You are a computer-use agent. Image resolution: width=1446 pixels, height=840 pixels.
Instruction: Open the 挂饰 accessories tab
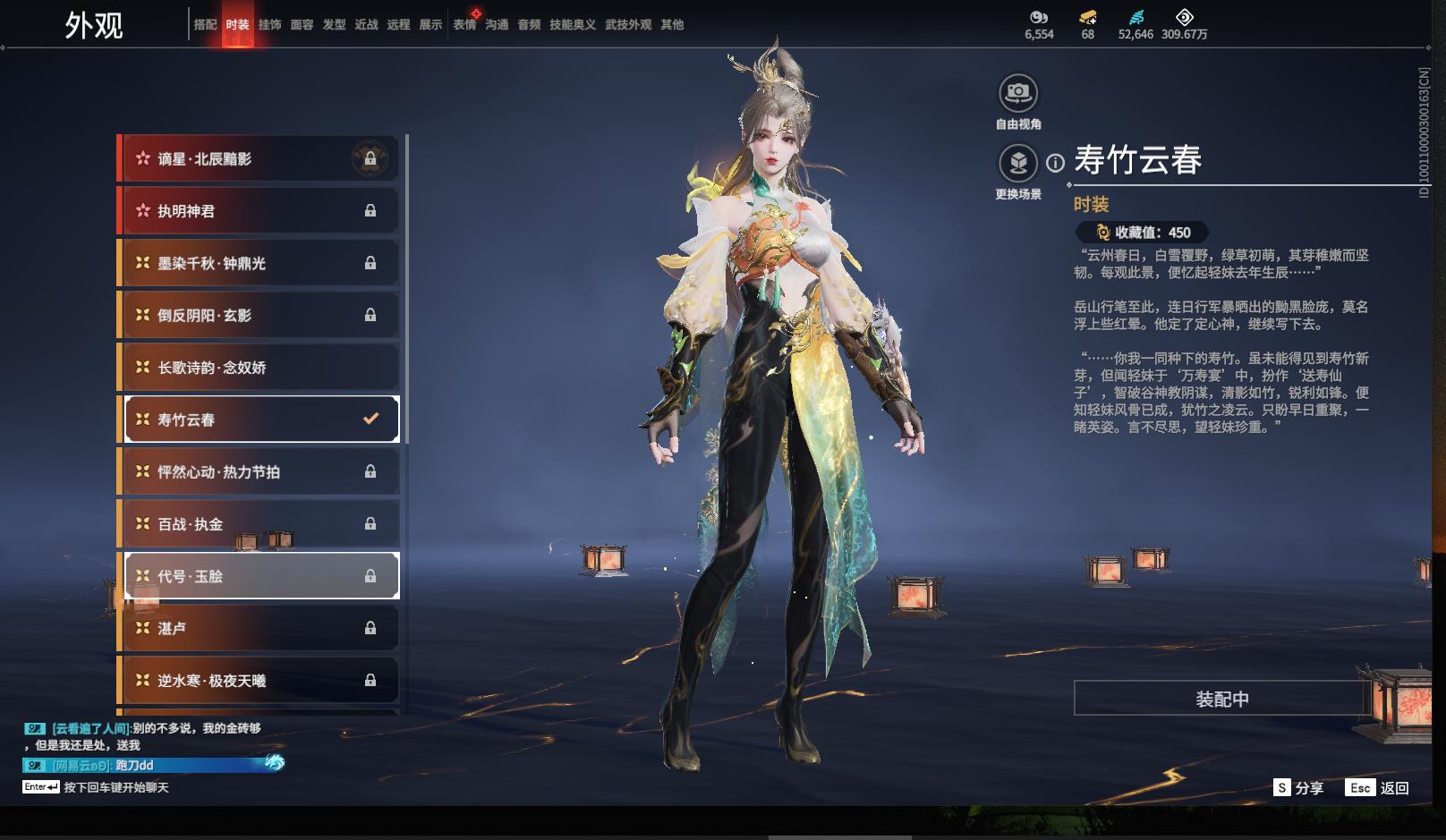(269, 25)
